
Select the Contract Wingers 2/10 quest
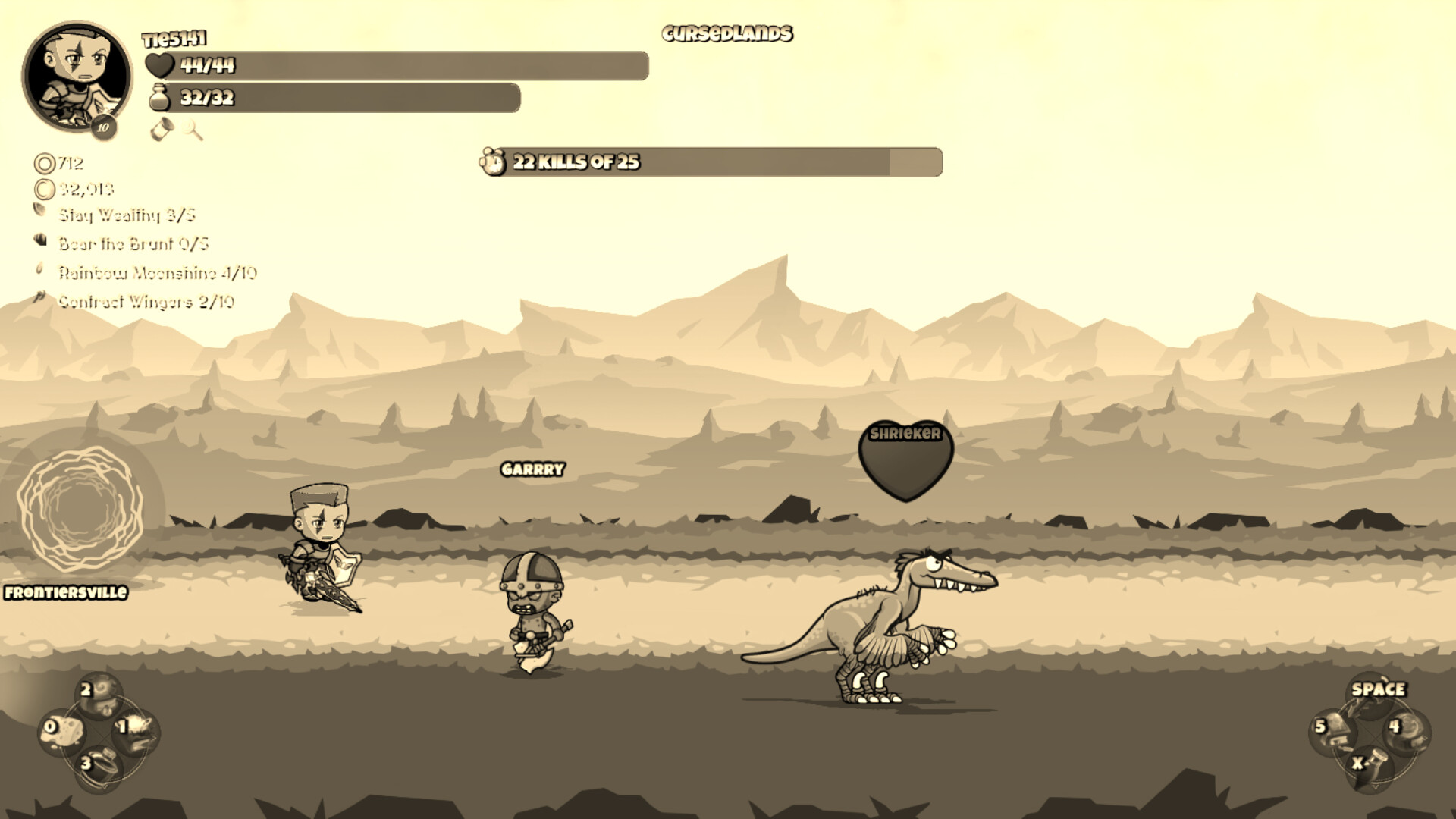click(x=146, y=300)
